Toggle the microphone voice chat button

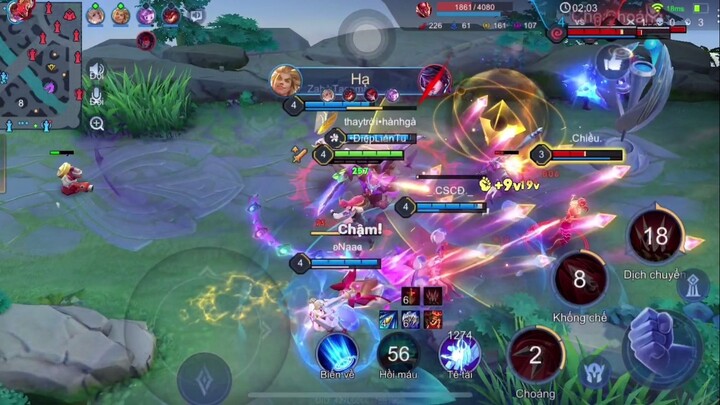pos(97,97)
